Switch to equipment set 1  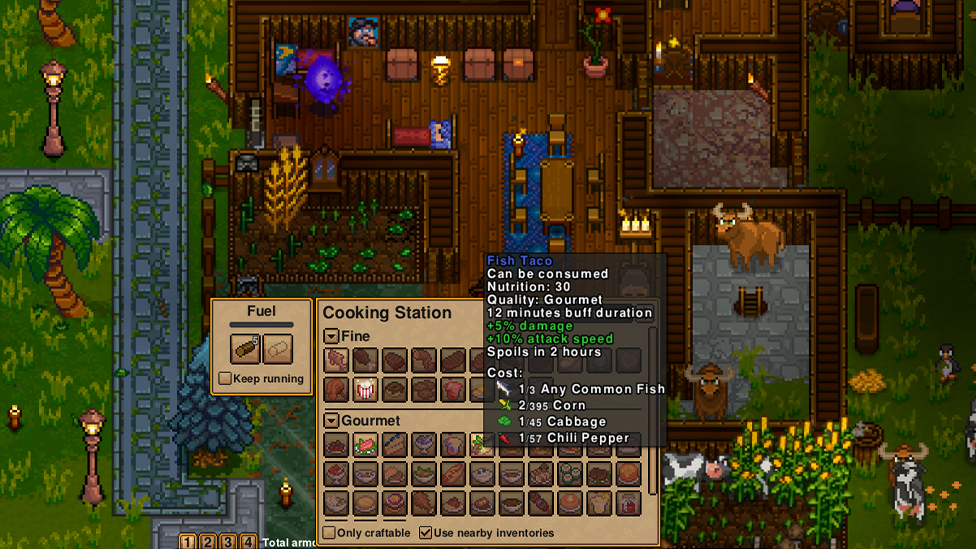(x=188, y=542)
